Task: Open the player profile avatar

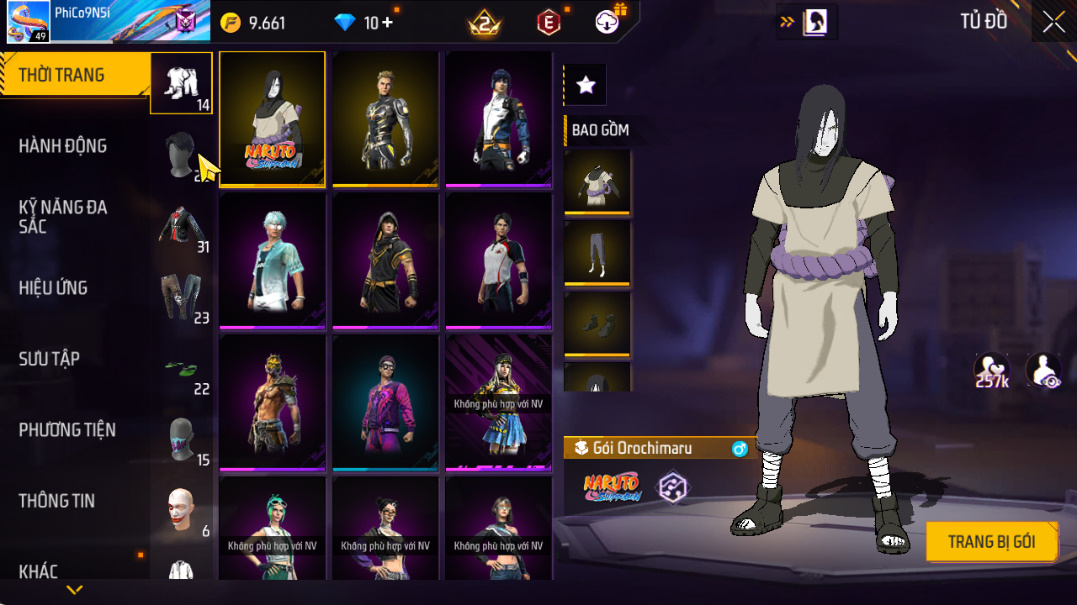Action: coord(26,21)
